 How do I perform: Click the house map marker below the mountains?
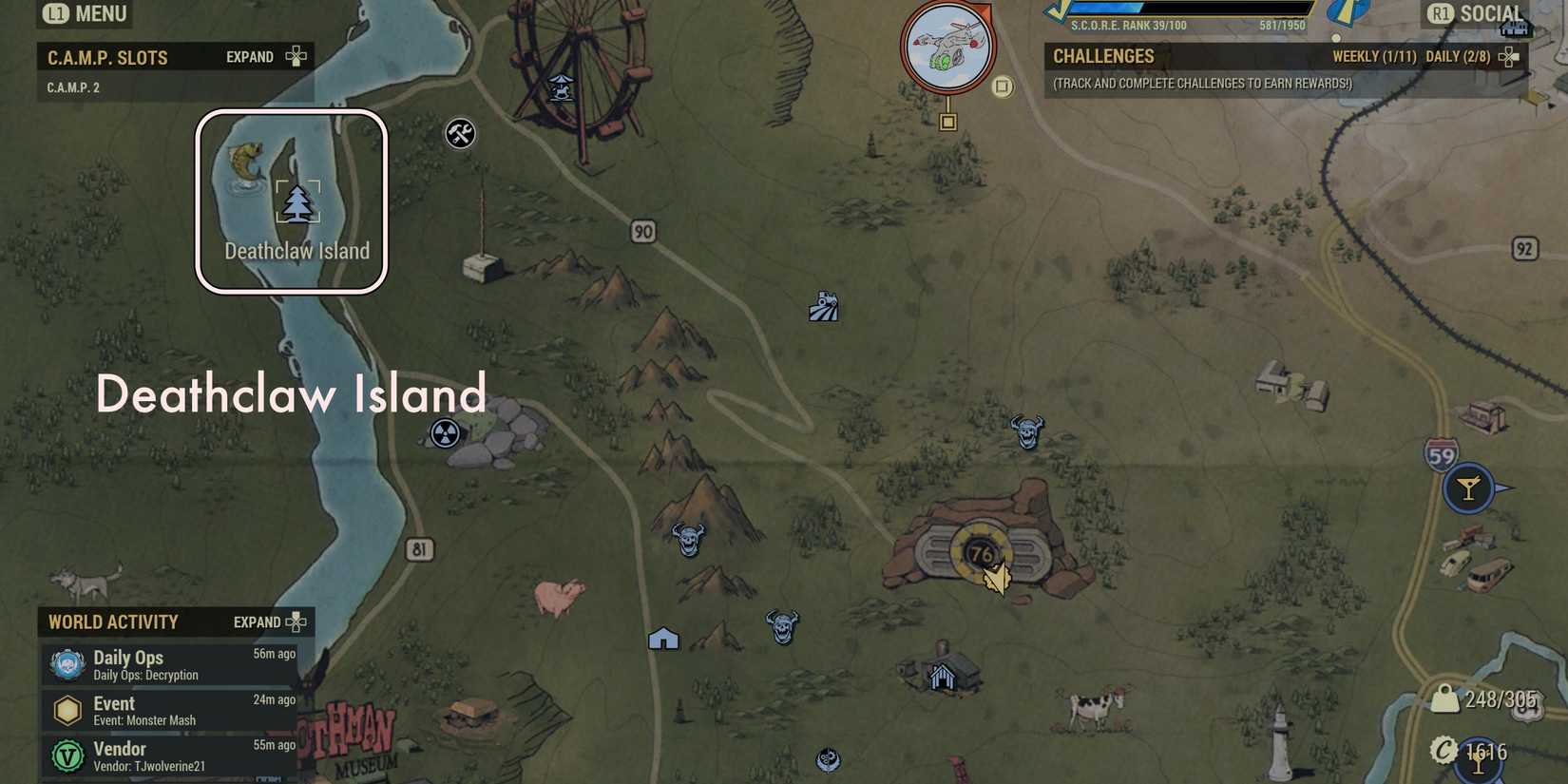(x=663, y=640)
